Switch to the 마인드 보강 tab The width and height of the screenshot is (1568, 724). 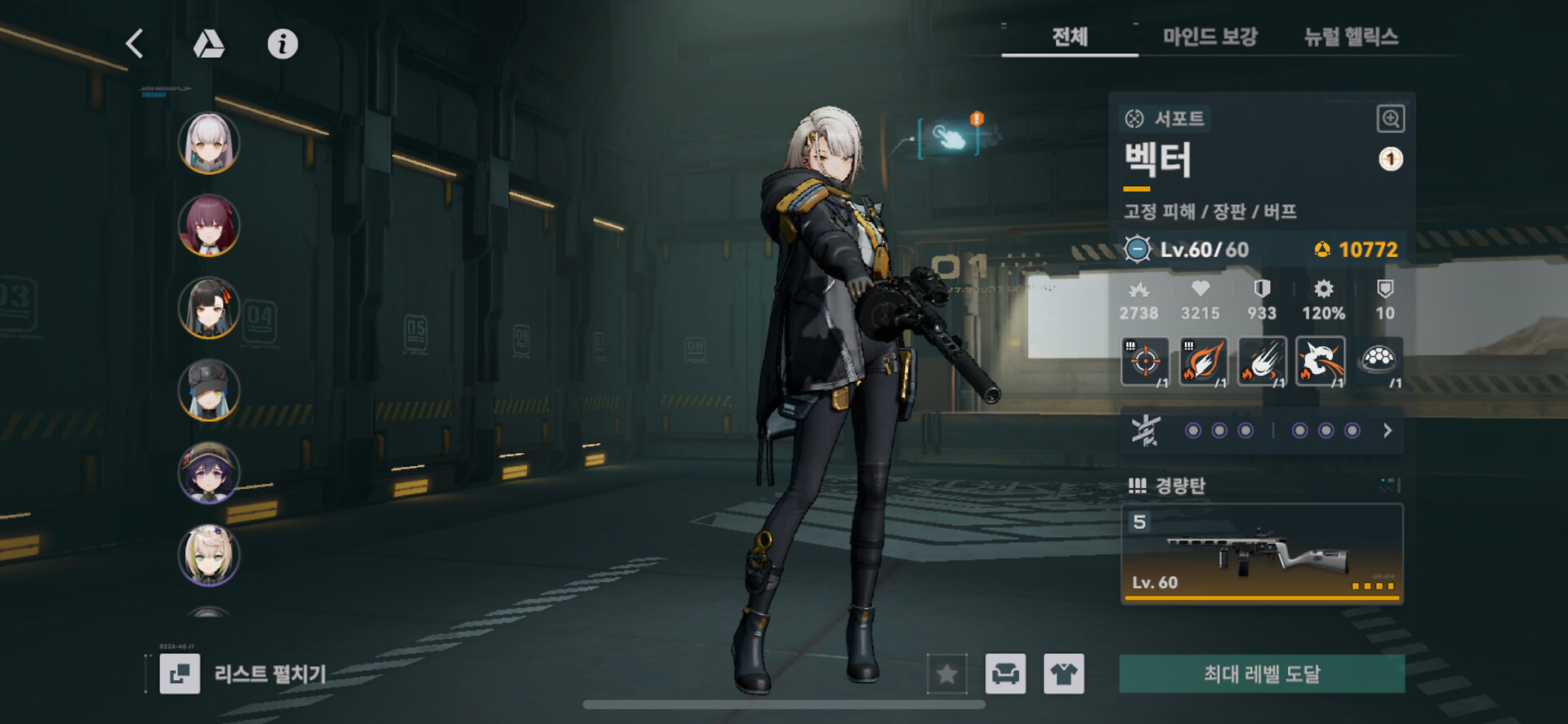(x=1209, y=37)
